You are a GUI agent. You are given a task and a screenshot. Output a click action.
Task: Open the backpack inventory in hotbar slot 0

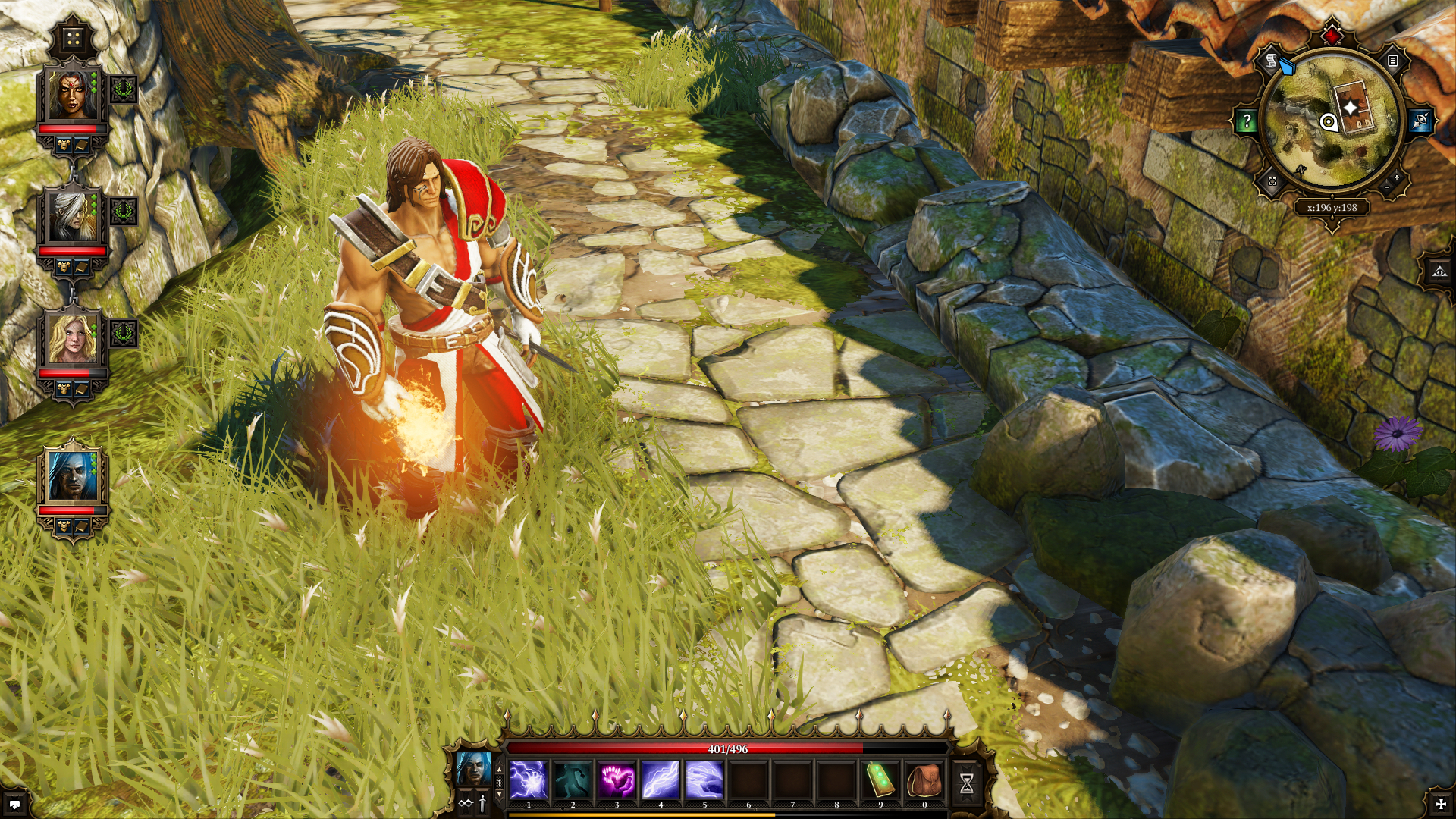[923, 779]
